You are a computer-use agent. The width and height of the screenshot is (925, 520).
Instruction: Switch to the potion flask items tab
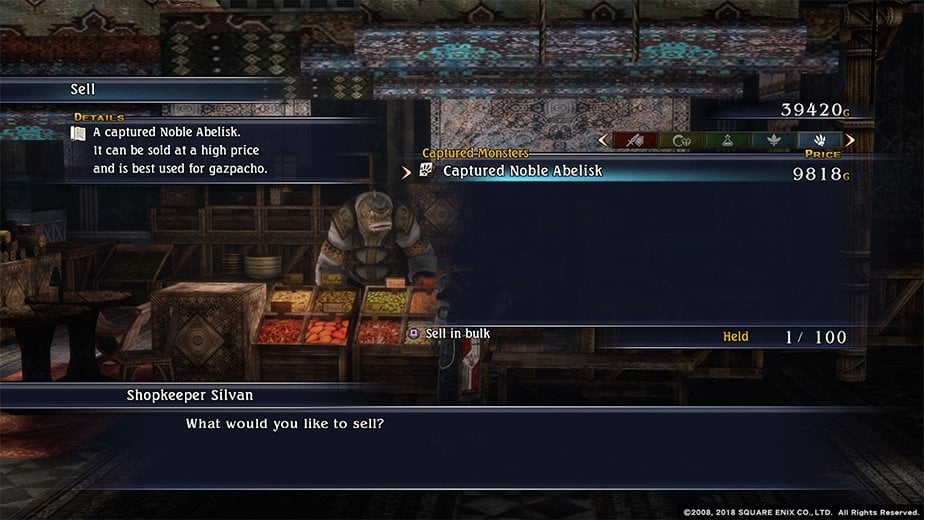tap(727, 141)
